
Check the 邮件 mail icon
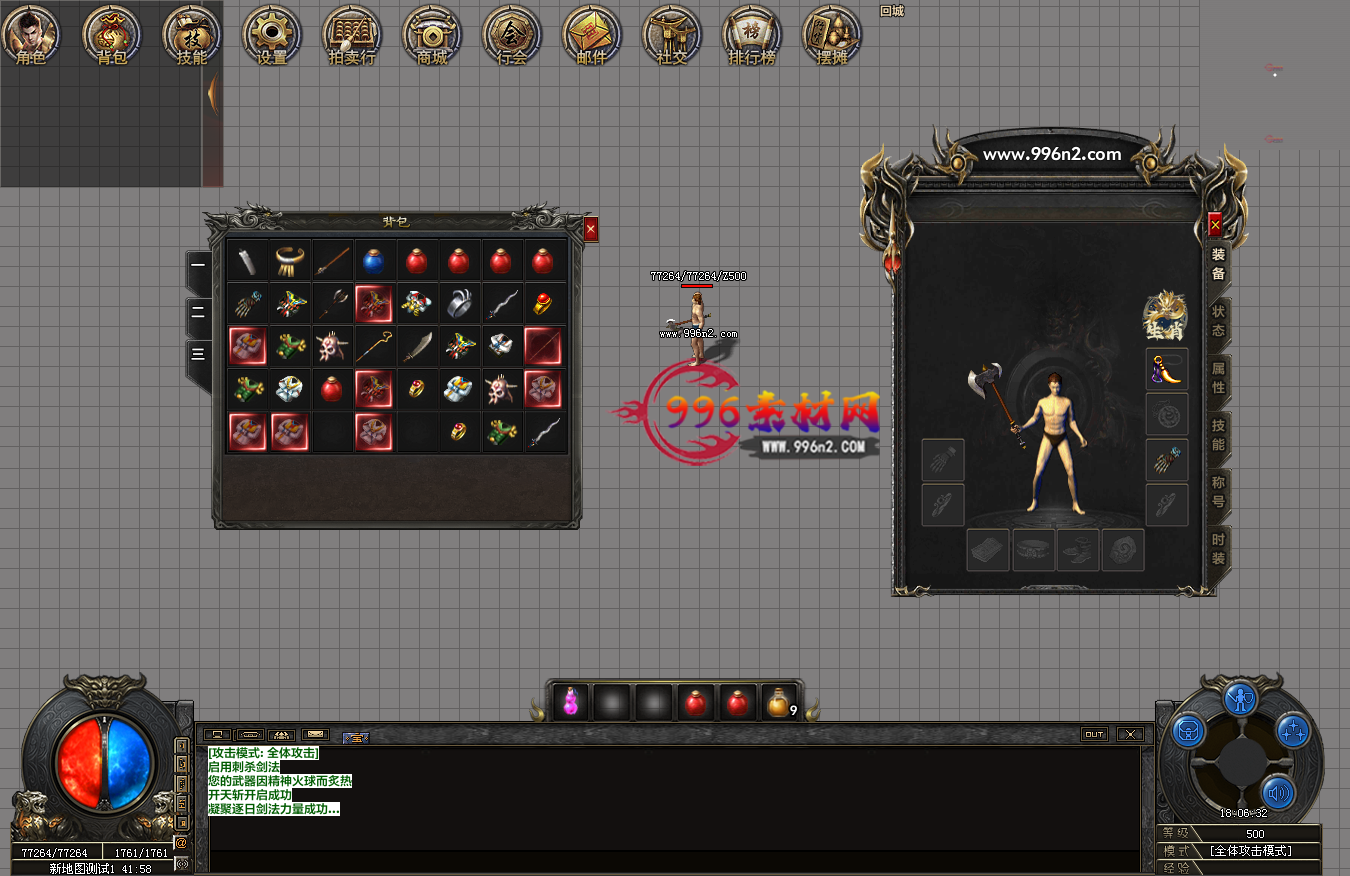coord(591,35)
